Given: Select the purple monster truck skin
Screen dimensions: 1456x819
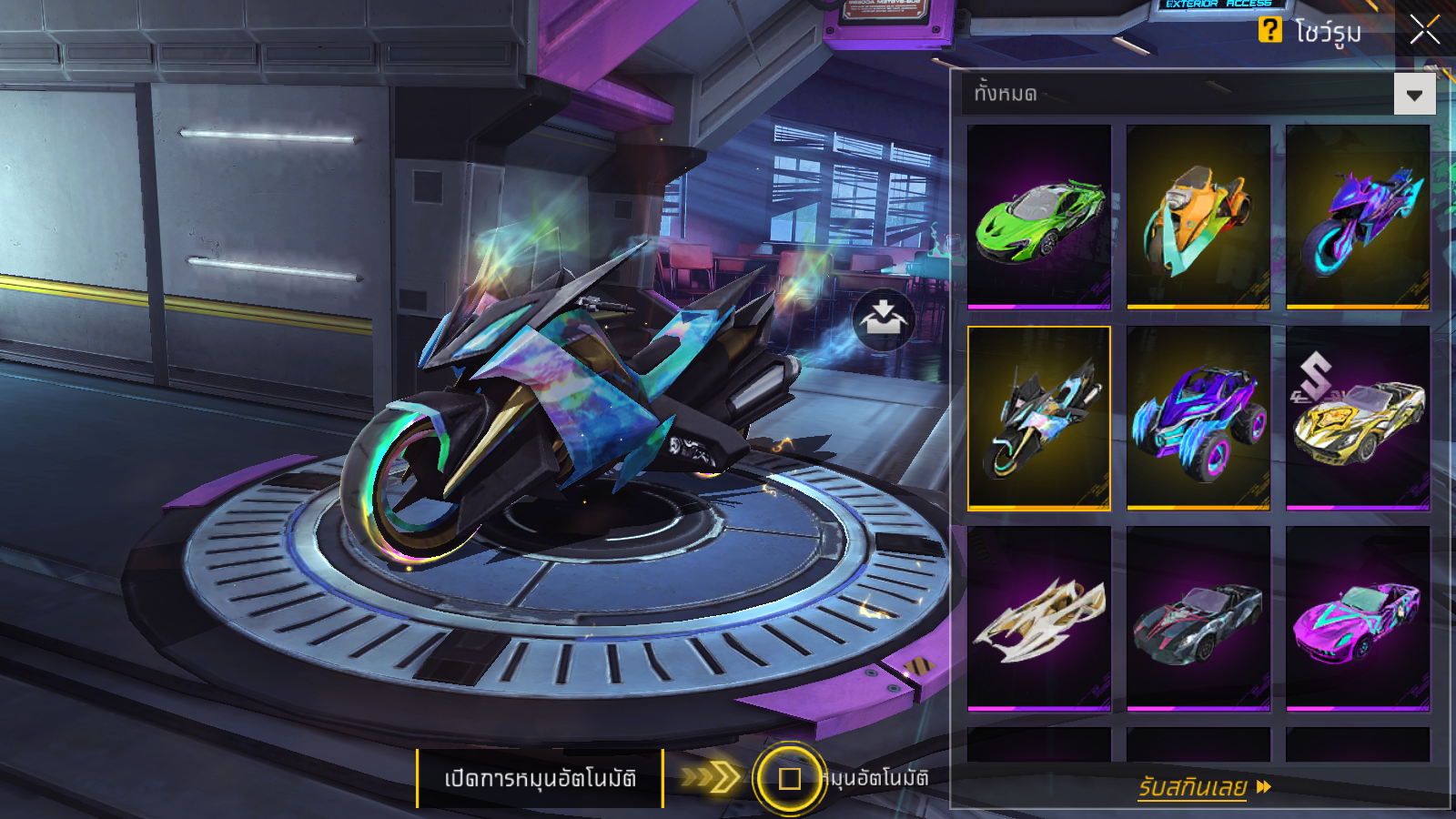Looking at the screenshot, I should tap(1198, 418).
